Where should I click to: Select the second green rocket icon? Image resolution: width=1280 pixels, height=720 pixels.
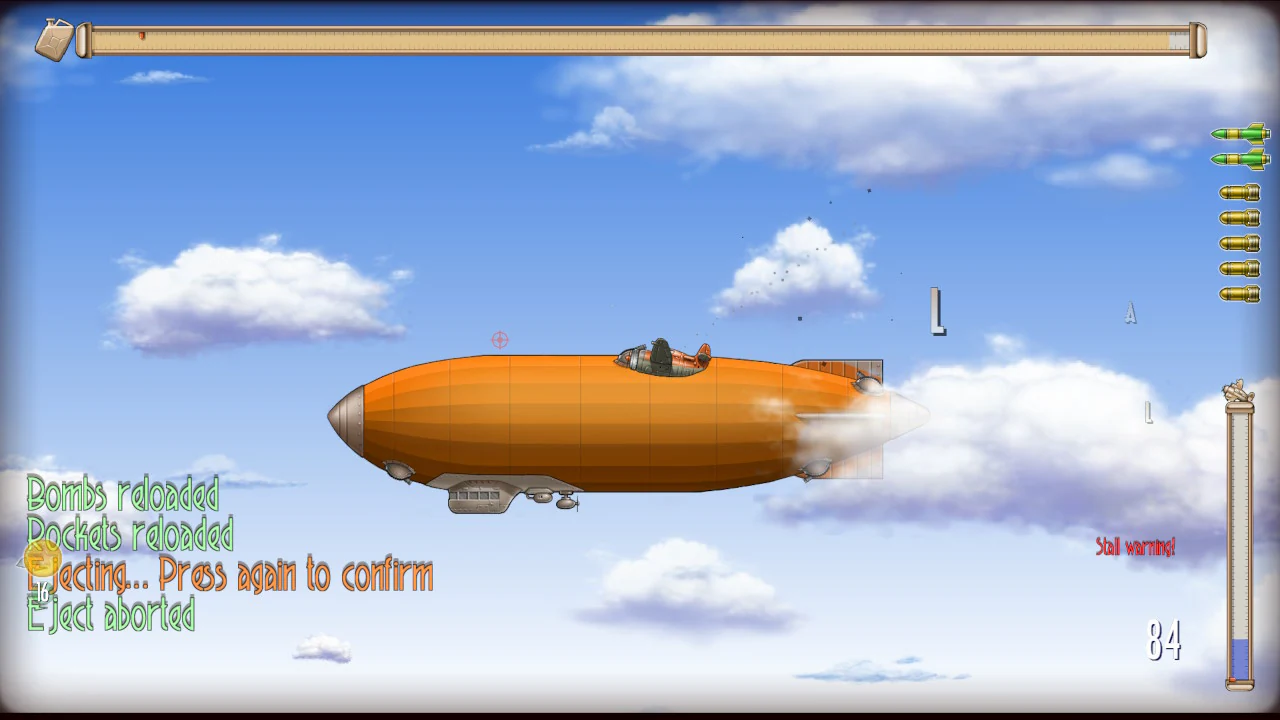point(1240,160)
